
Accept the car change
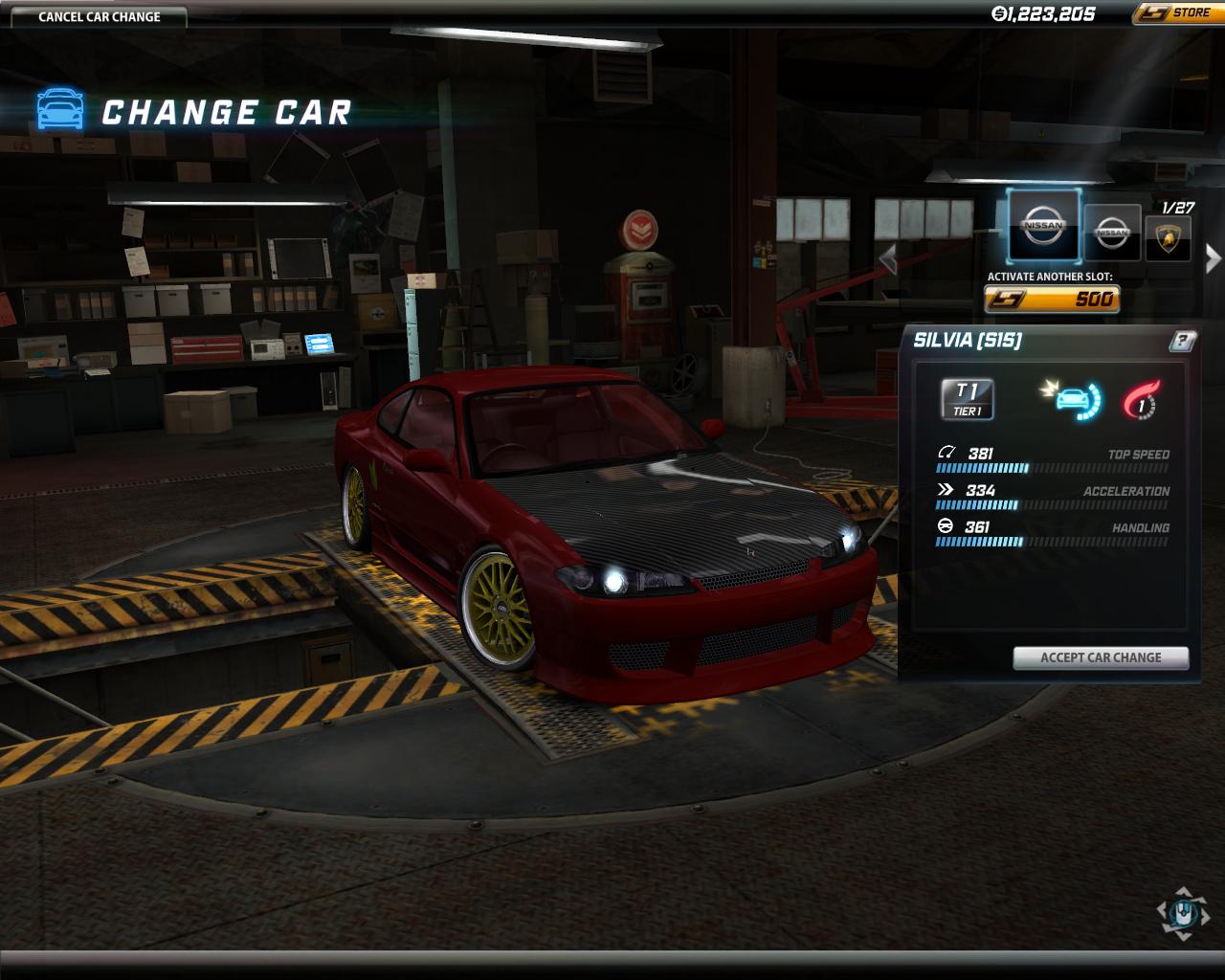coord(1101,657)
